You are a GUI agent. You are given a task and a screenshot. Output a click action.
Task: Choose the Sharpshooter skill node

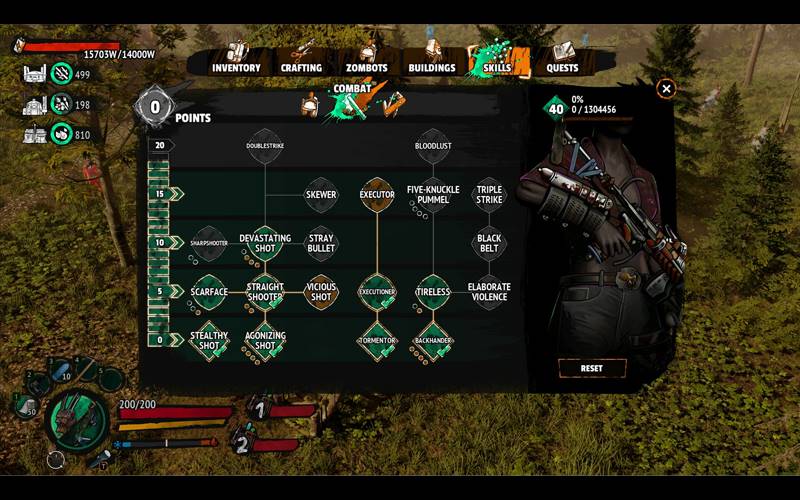pos(209,243)
